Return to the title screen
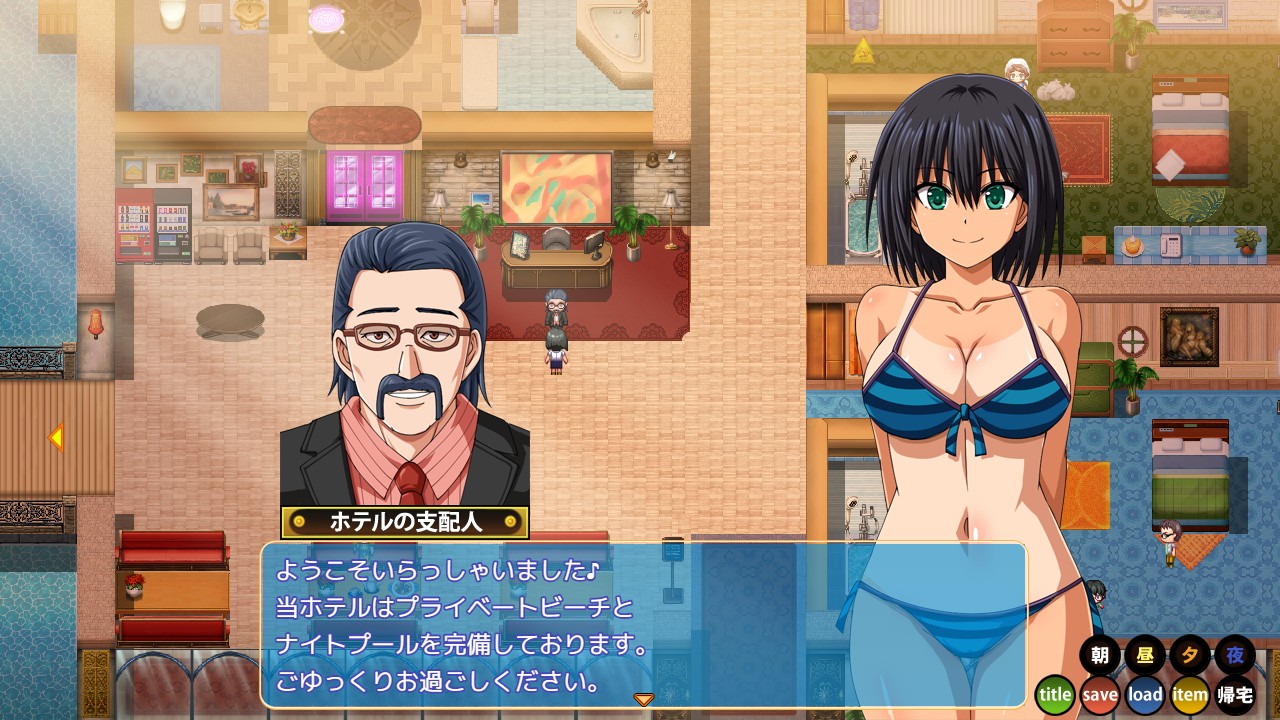Screen dimensions: 1280x720 coord(1055,694)
